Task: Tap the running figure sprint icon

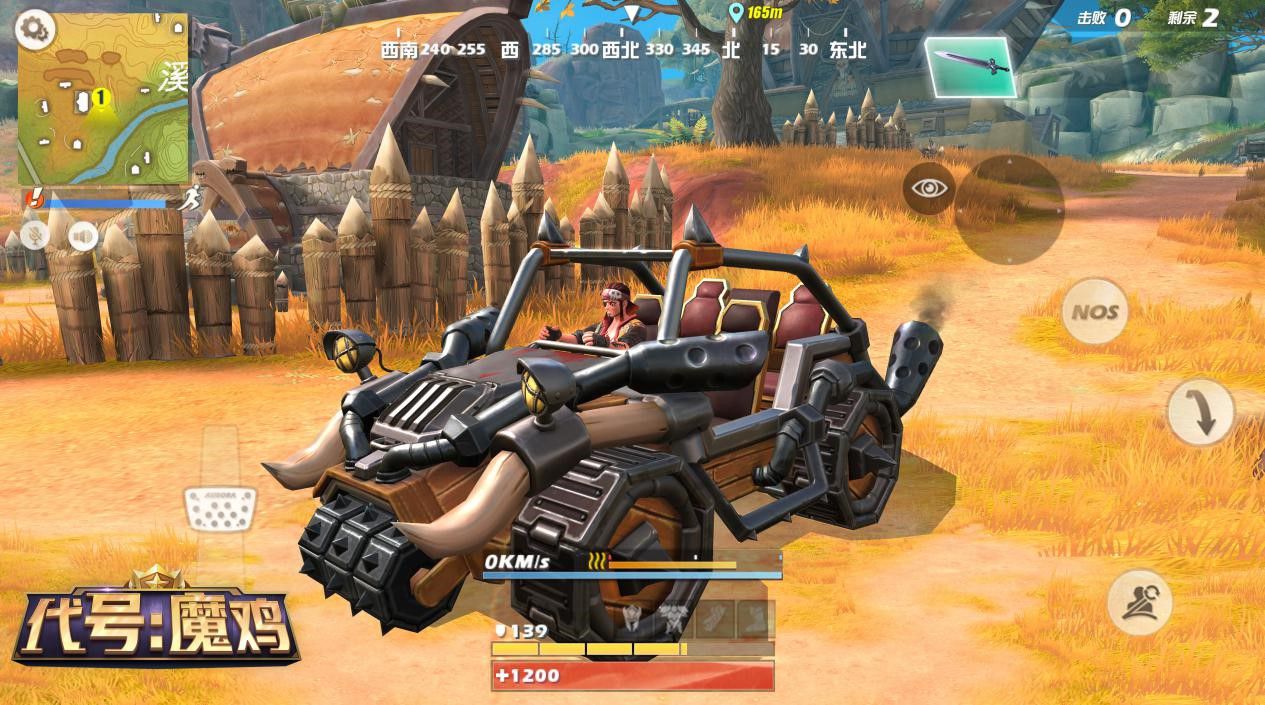Action: (x=190, y=199)
